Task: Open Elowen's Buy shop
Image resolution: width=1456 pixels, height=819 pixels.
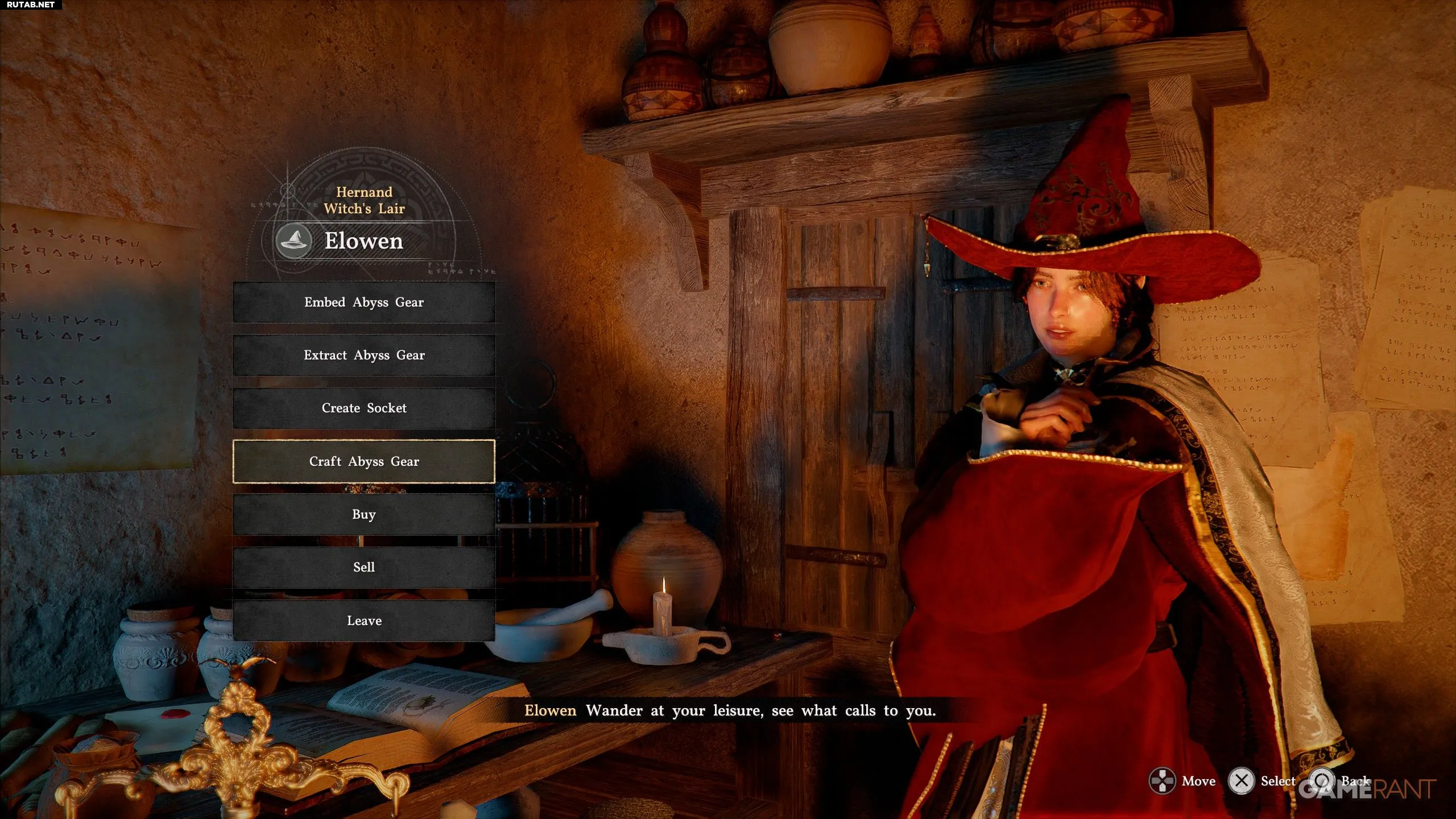Action: (364, 514)
